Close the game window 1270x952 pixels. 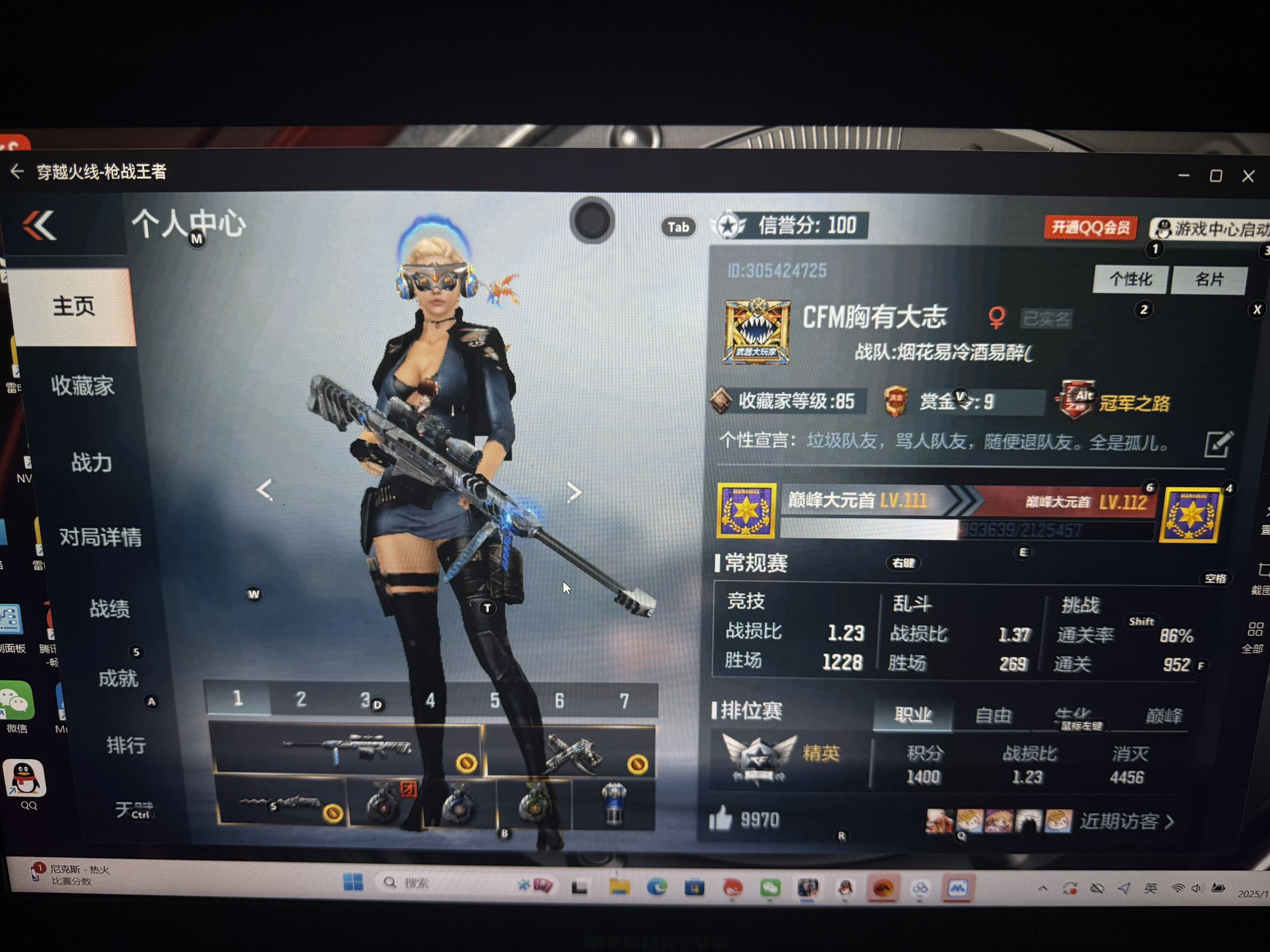click(x=1248, y=176)
